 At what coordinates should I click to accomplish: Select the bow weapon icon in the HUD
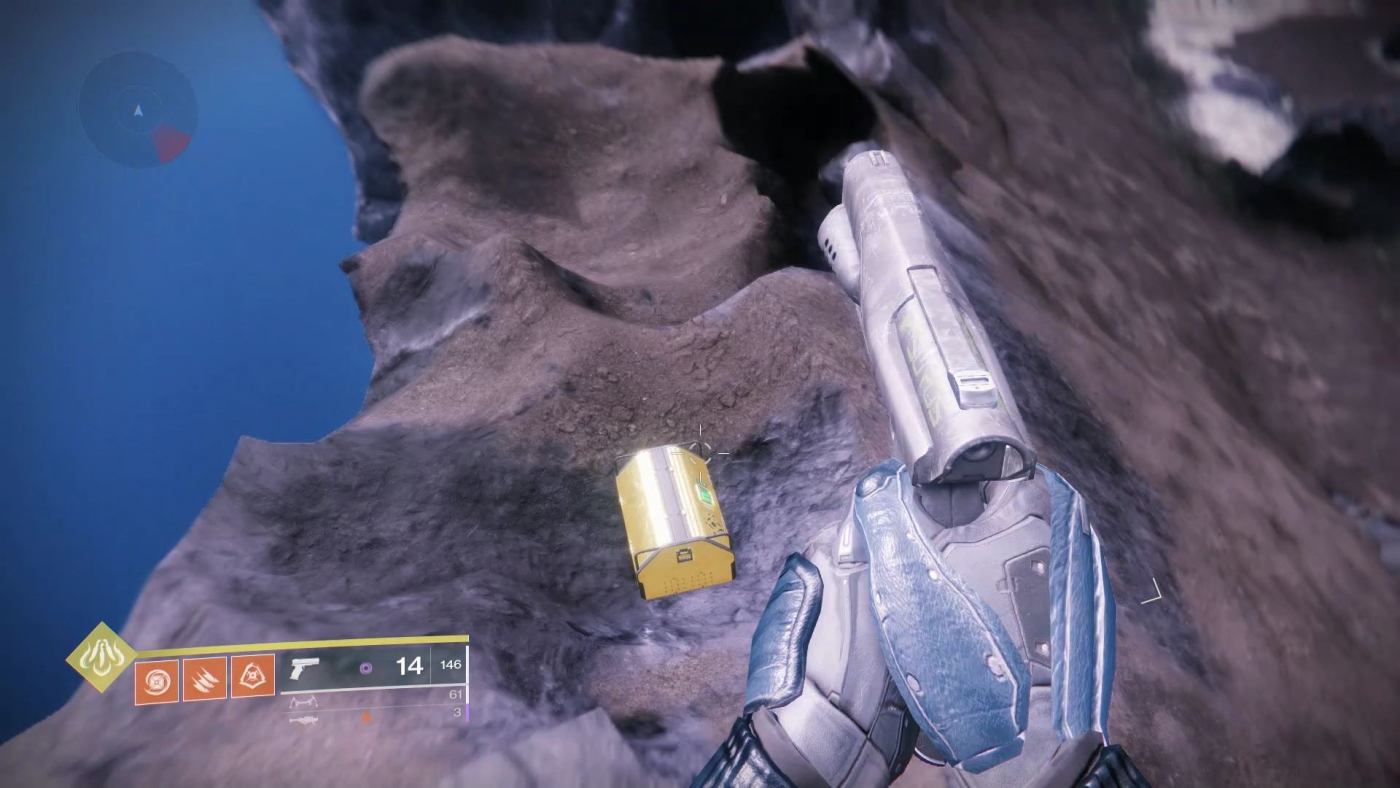(x=303, y=701)
